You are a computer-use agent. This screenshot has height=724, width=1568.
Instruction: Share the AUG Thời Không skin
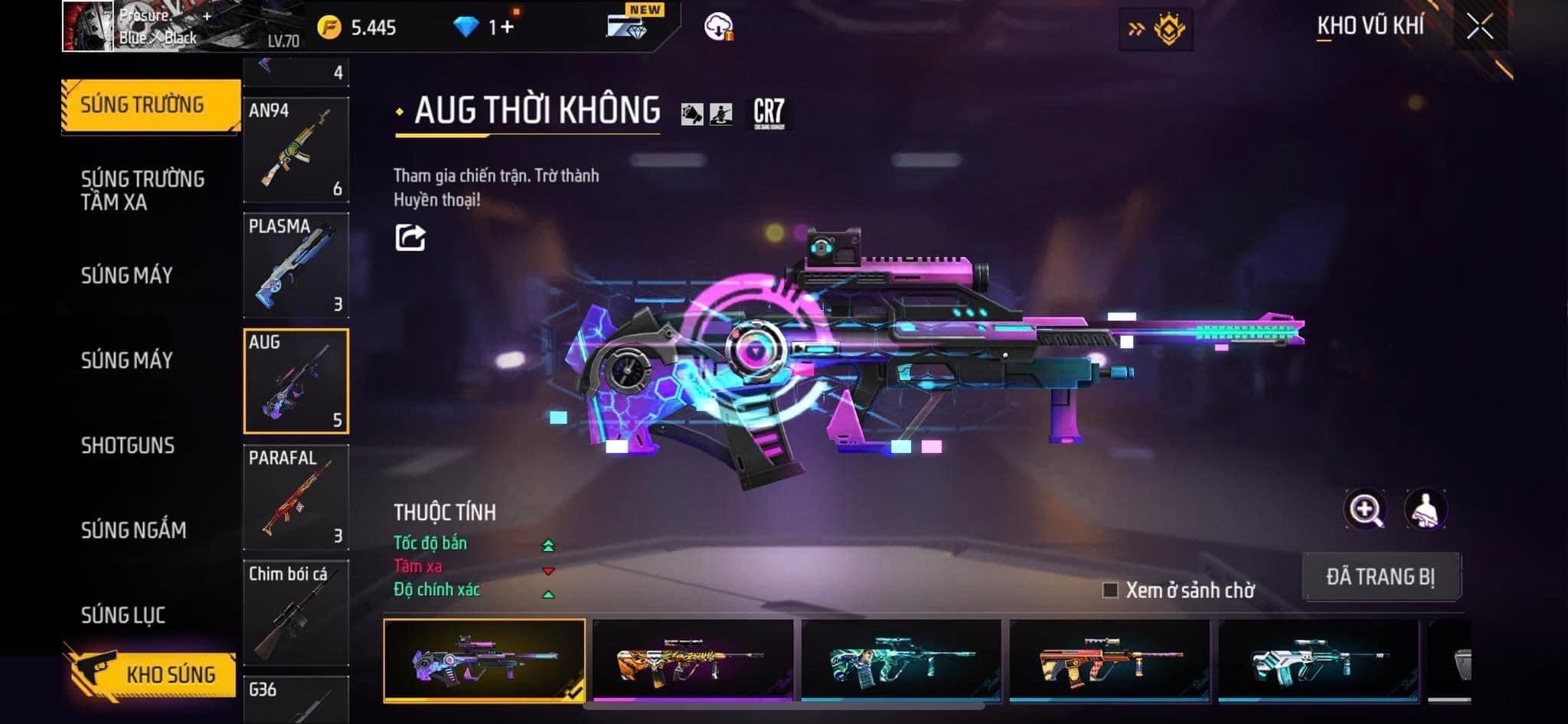[x=410, y=237]
